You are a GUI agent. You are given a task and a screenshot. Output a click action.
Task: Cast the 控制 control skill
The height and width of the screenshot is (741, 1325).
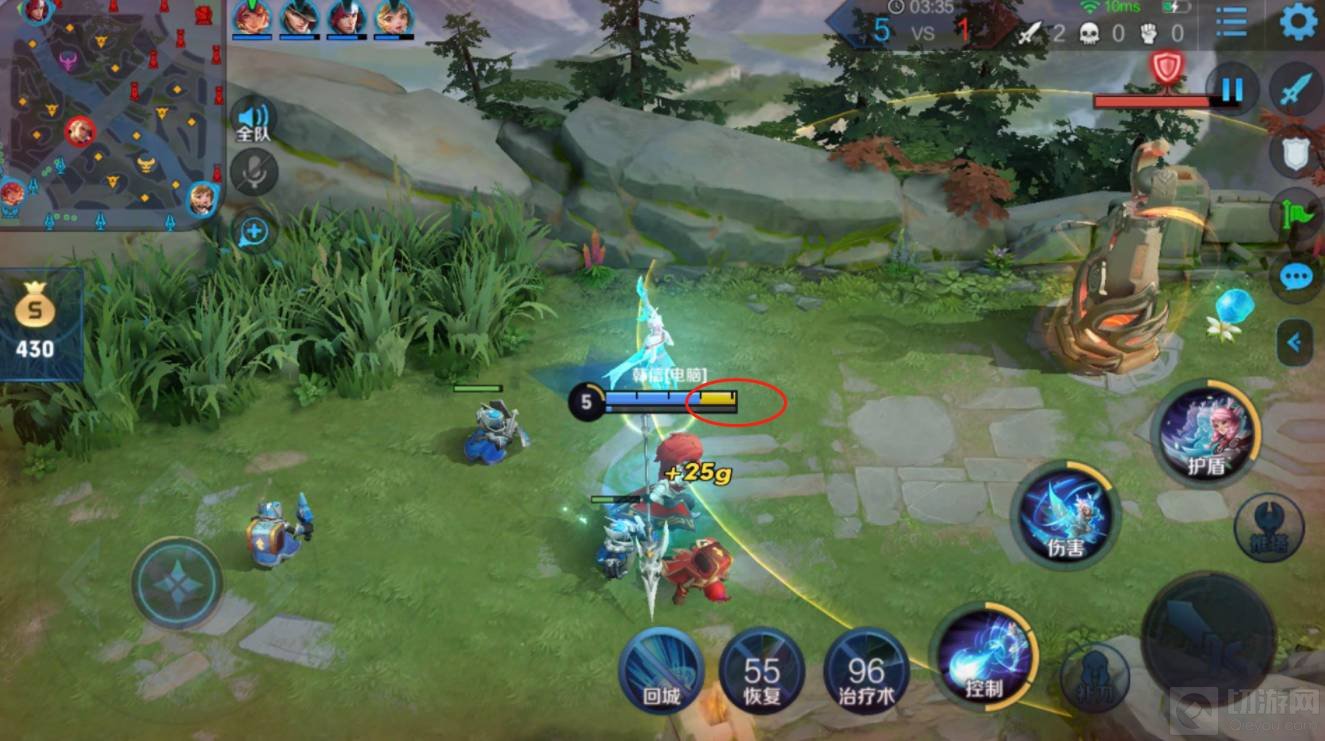[984, 656]
